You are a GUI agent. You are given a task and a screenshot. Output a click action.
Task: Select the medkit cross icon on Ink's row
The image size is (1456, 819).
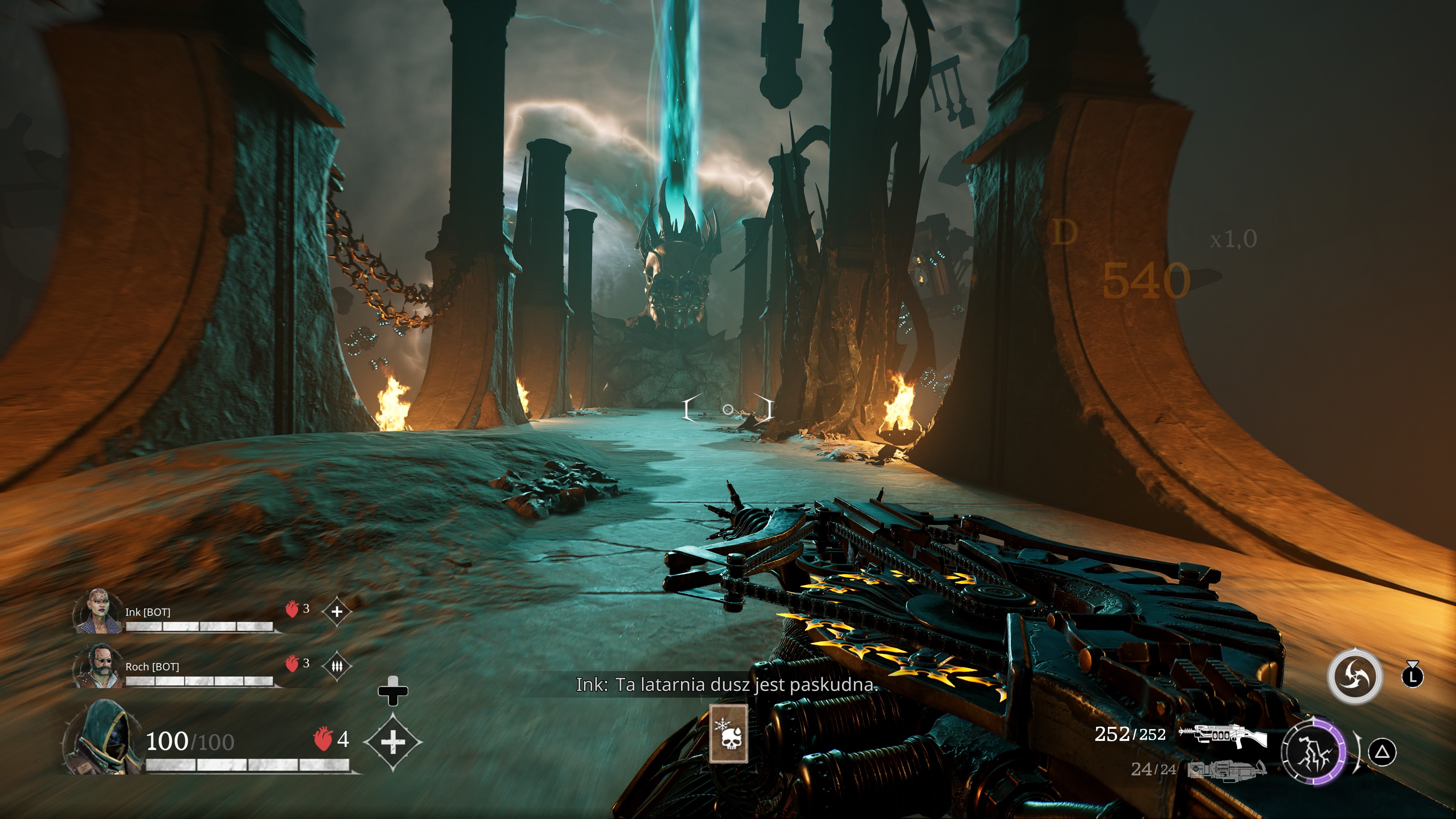click(337, 612)
